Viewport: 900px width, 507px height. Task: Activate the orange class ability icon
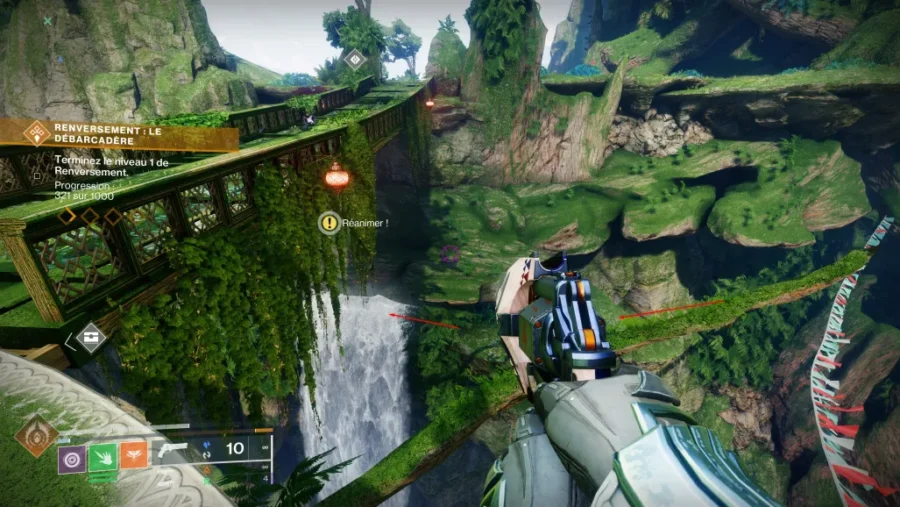(x=135, y=459)
